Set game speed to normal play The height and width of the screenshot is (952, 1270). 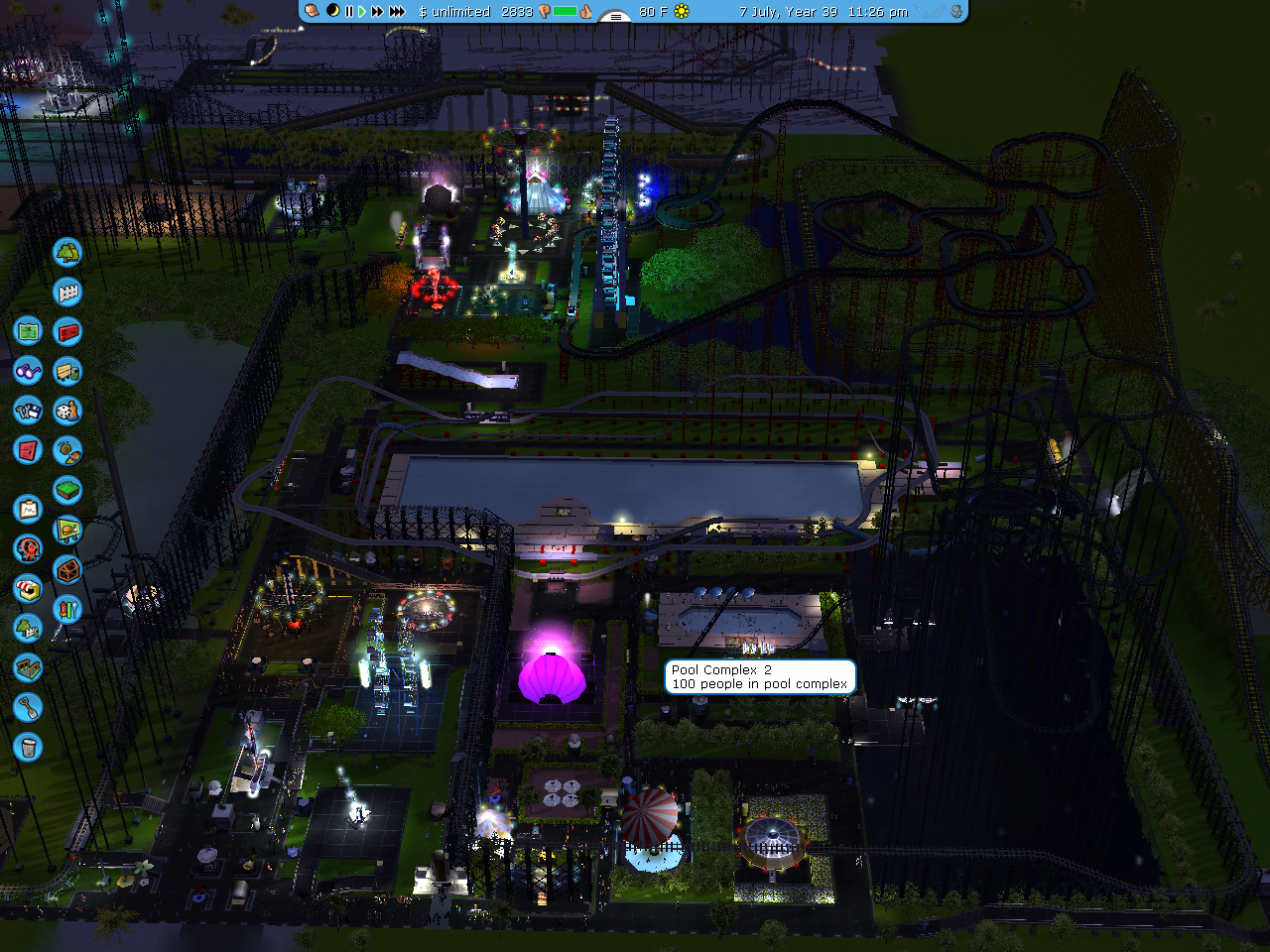click(x=361, y=12)
